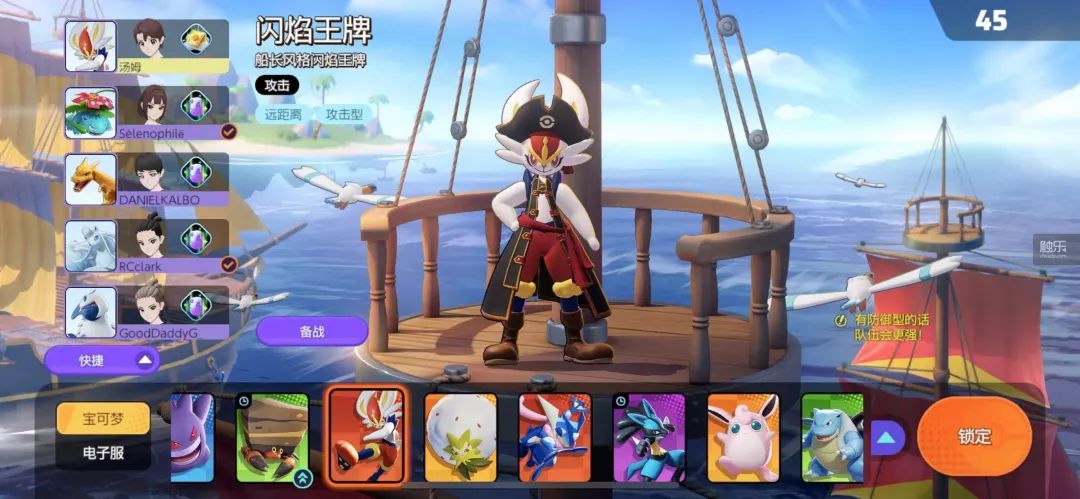Screen dimensions: 1080x499
Task: Pick the Eldegoss tile
Action: tap(460, 438)
